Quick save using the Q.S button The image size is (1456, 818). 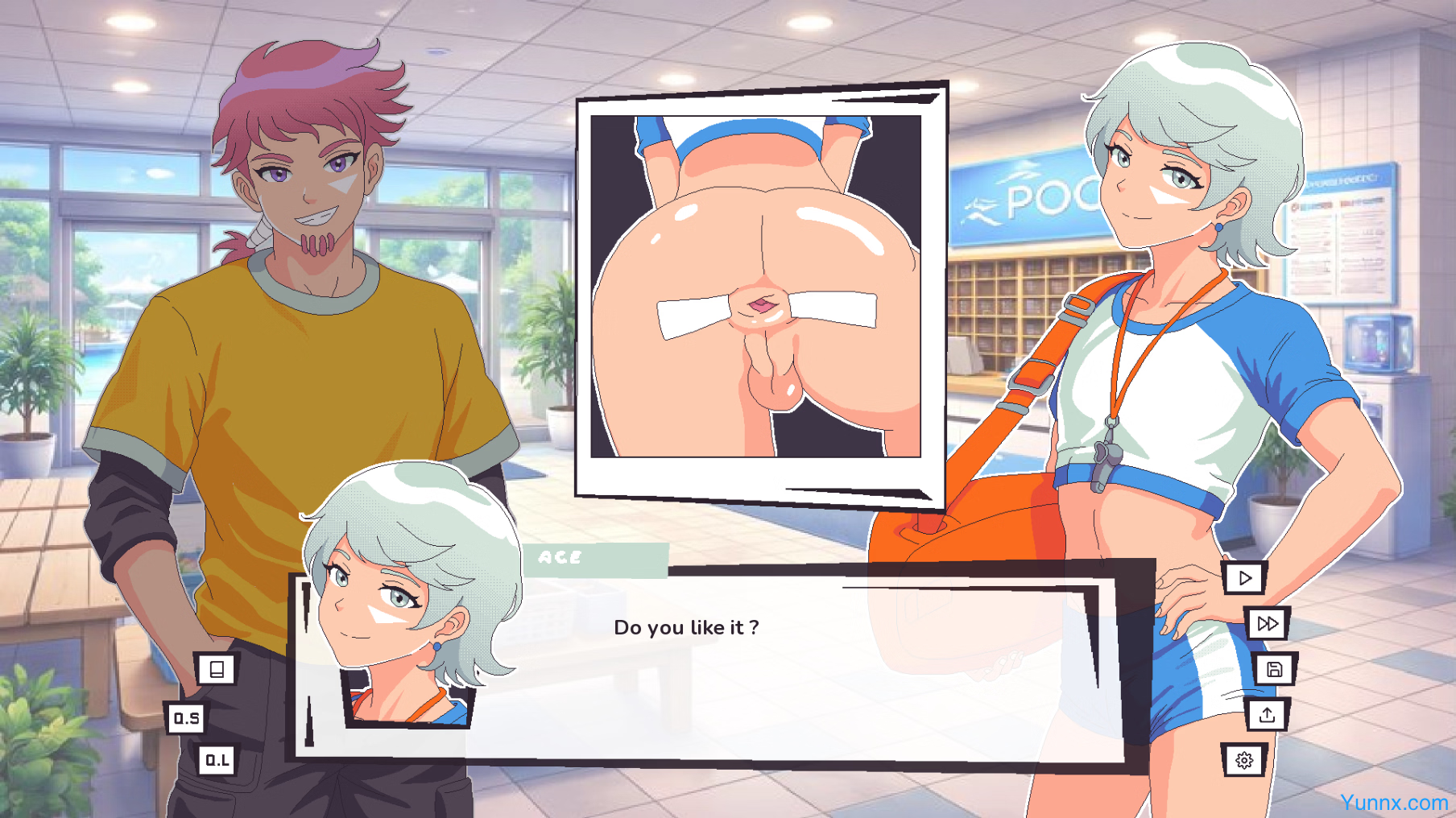[187, 718]
